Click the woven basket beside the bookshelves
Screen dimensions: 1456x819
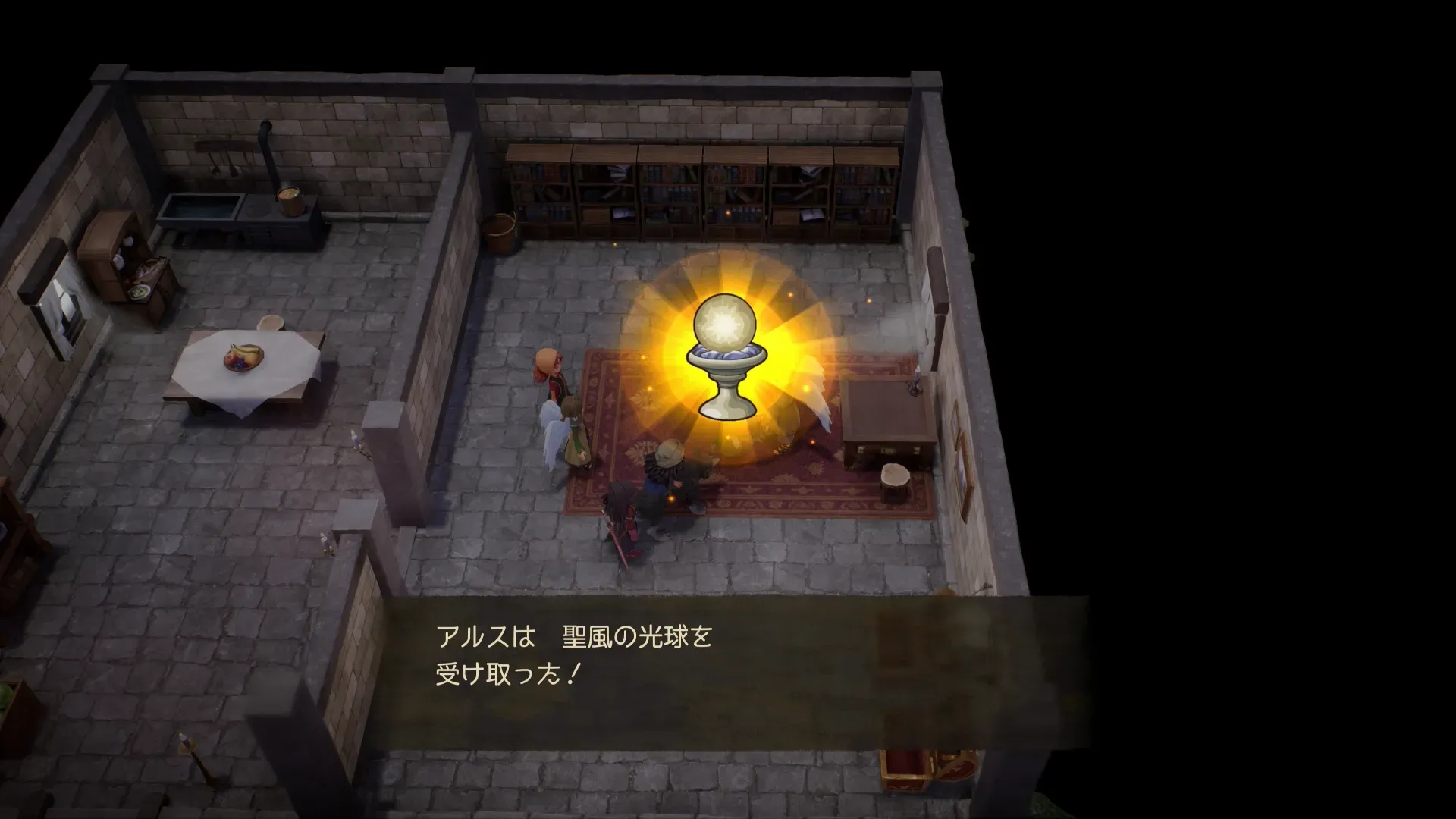pos(500,231)
